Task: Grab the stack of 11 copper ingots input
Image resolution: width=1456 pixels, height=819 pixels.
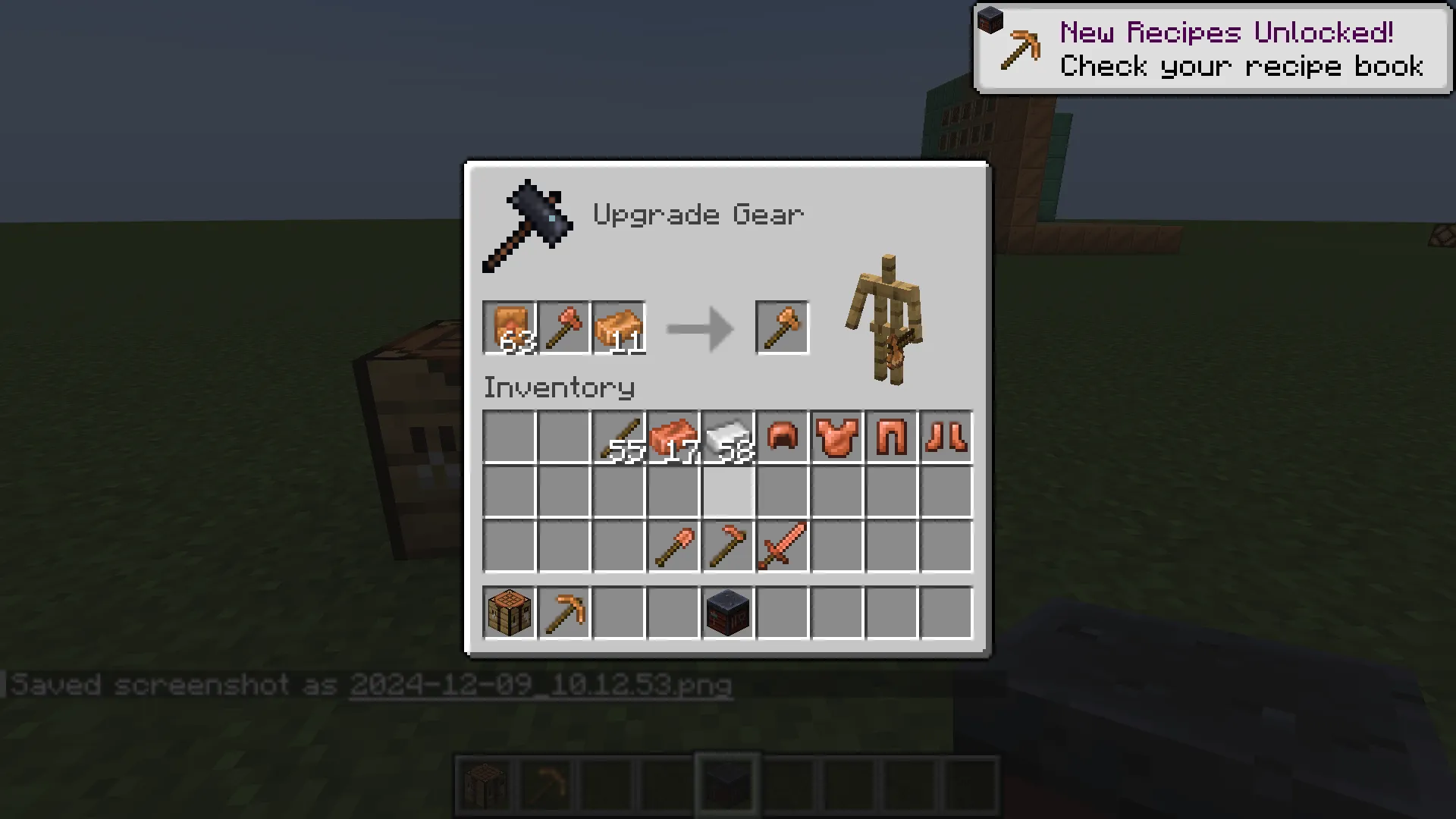Action: (618, 328)
